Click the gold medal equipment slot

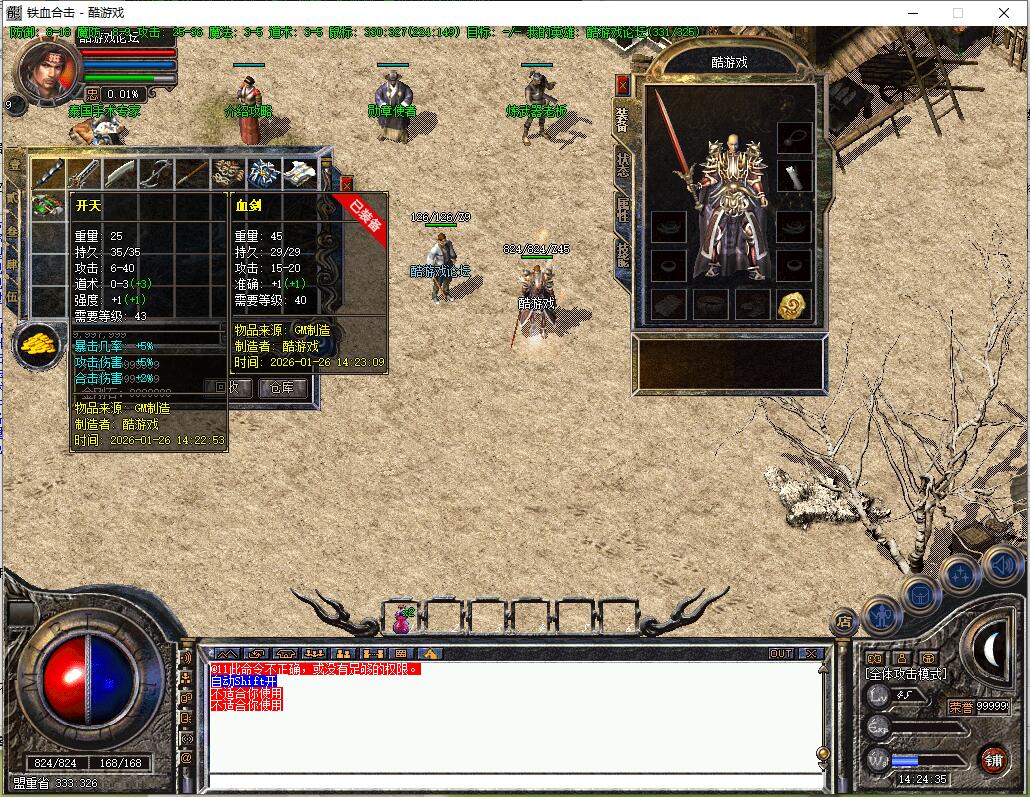click(793, 305)
